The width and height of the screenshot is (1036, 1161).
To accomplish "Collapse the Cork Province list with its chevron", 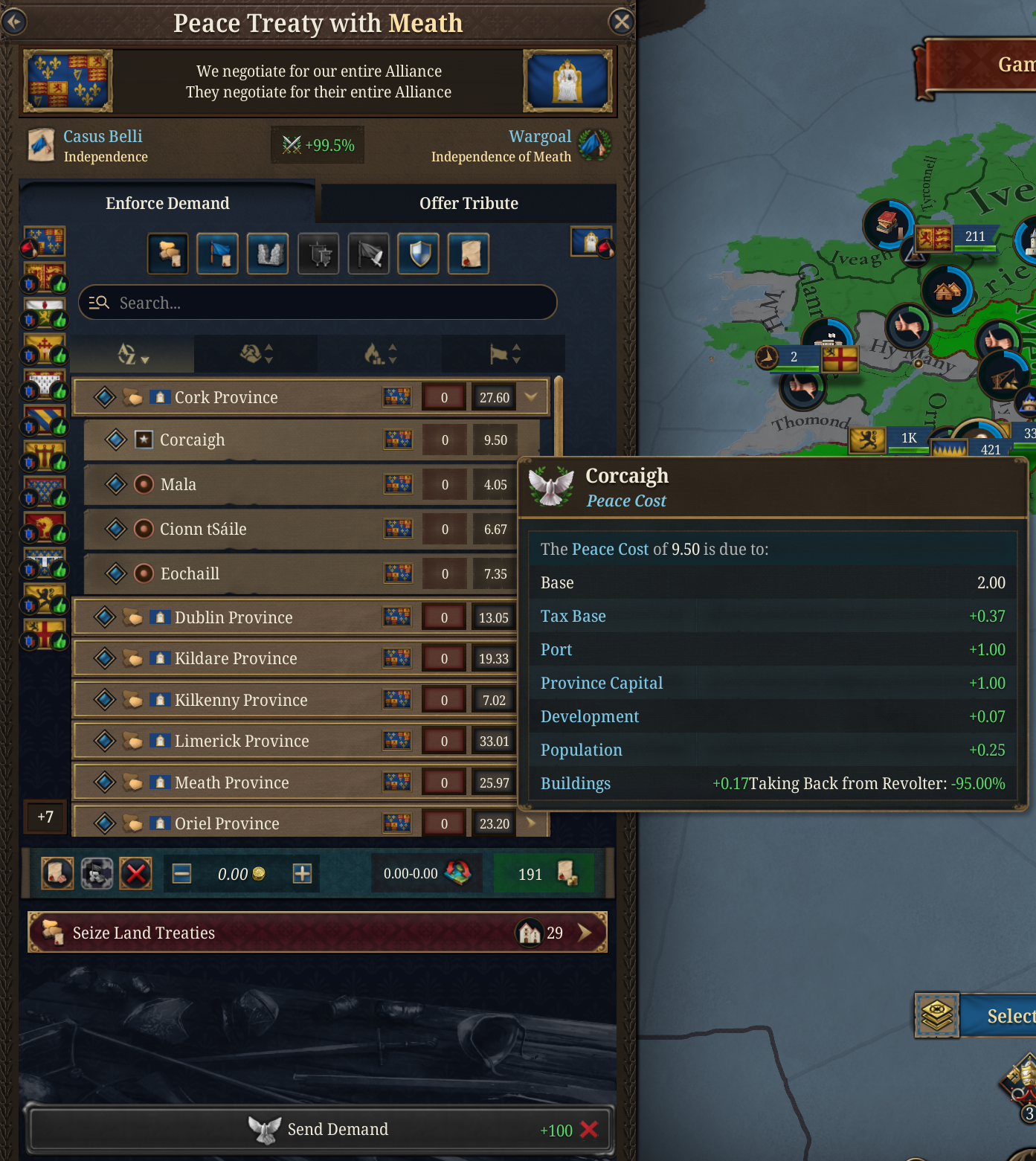I will (x=531, y=396).
